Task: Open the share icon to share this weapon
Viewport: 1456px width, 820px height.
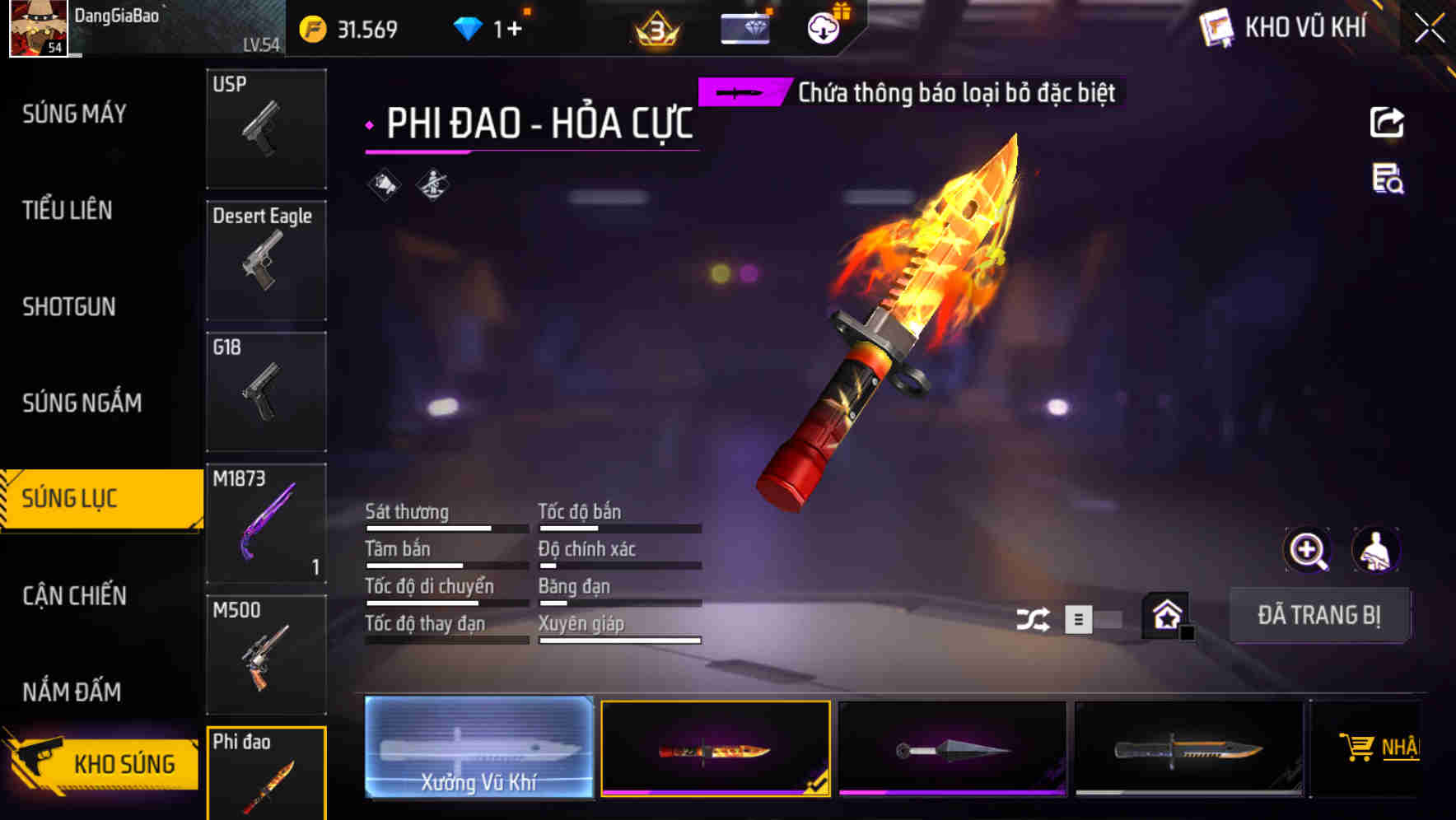Action: [1387, 122]
